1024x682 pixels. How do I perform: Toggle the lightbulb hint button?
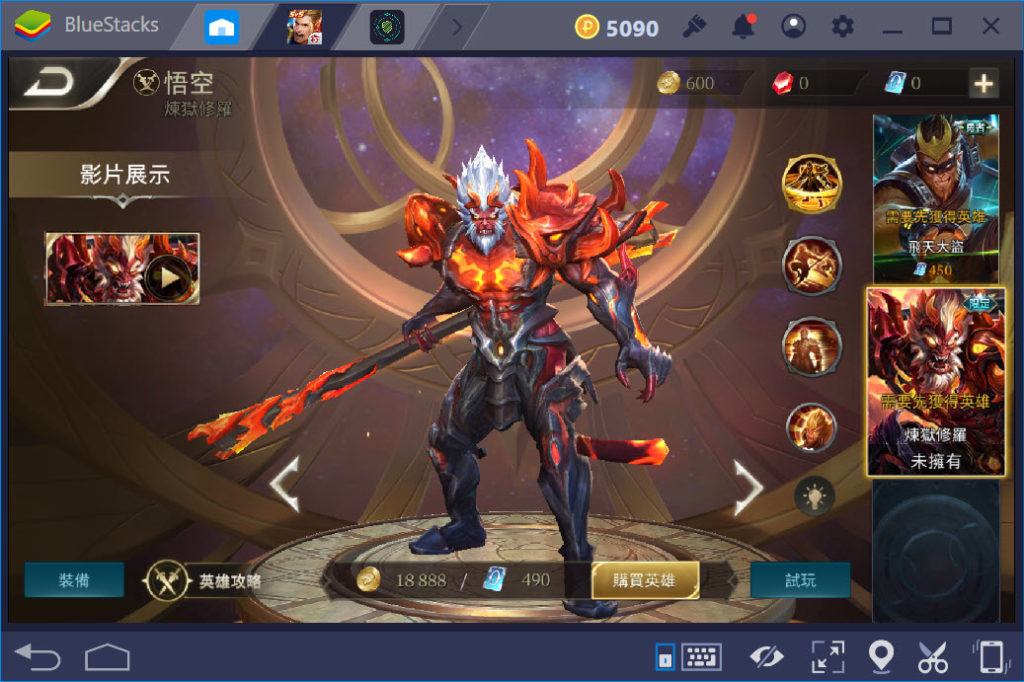(x=814, y=494)
